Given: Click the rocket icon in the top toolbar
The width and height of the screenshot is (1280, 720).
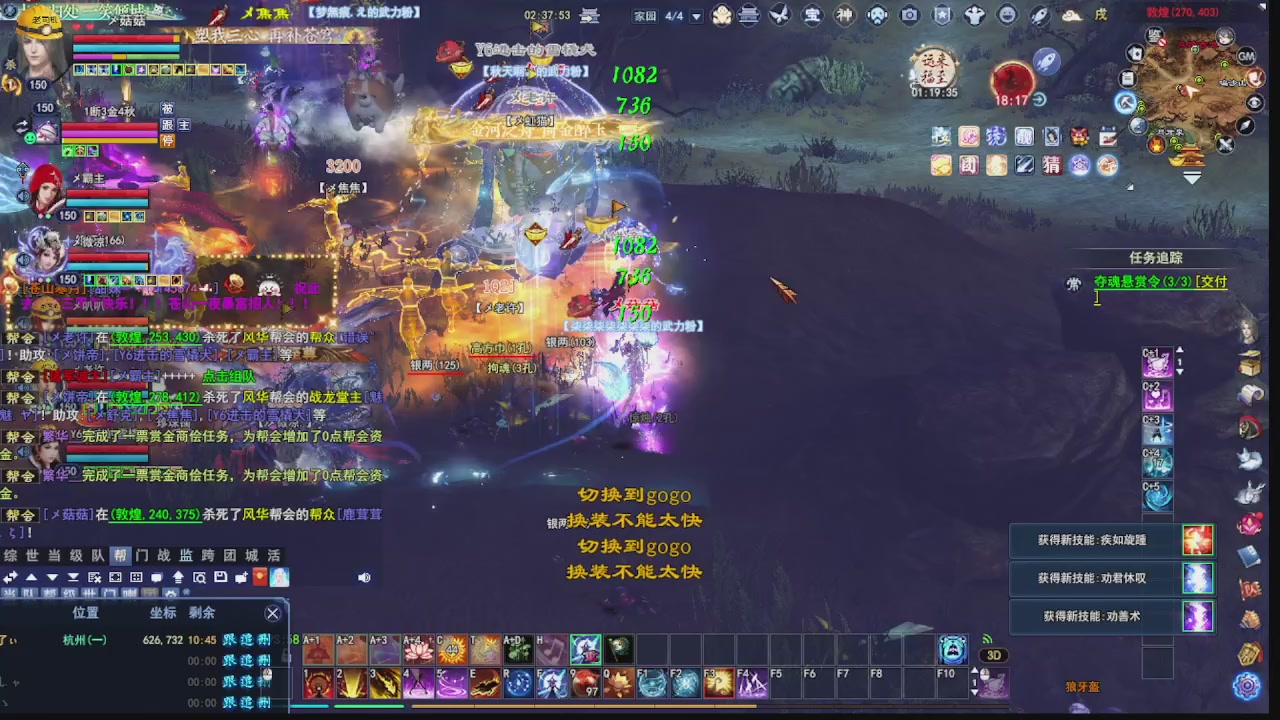Looking at the screenshot, I should click(x=1038, y=15).
